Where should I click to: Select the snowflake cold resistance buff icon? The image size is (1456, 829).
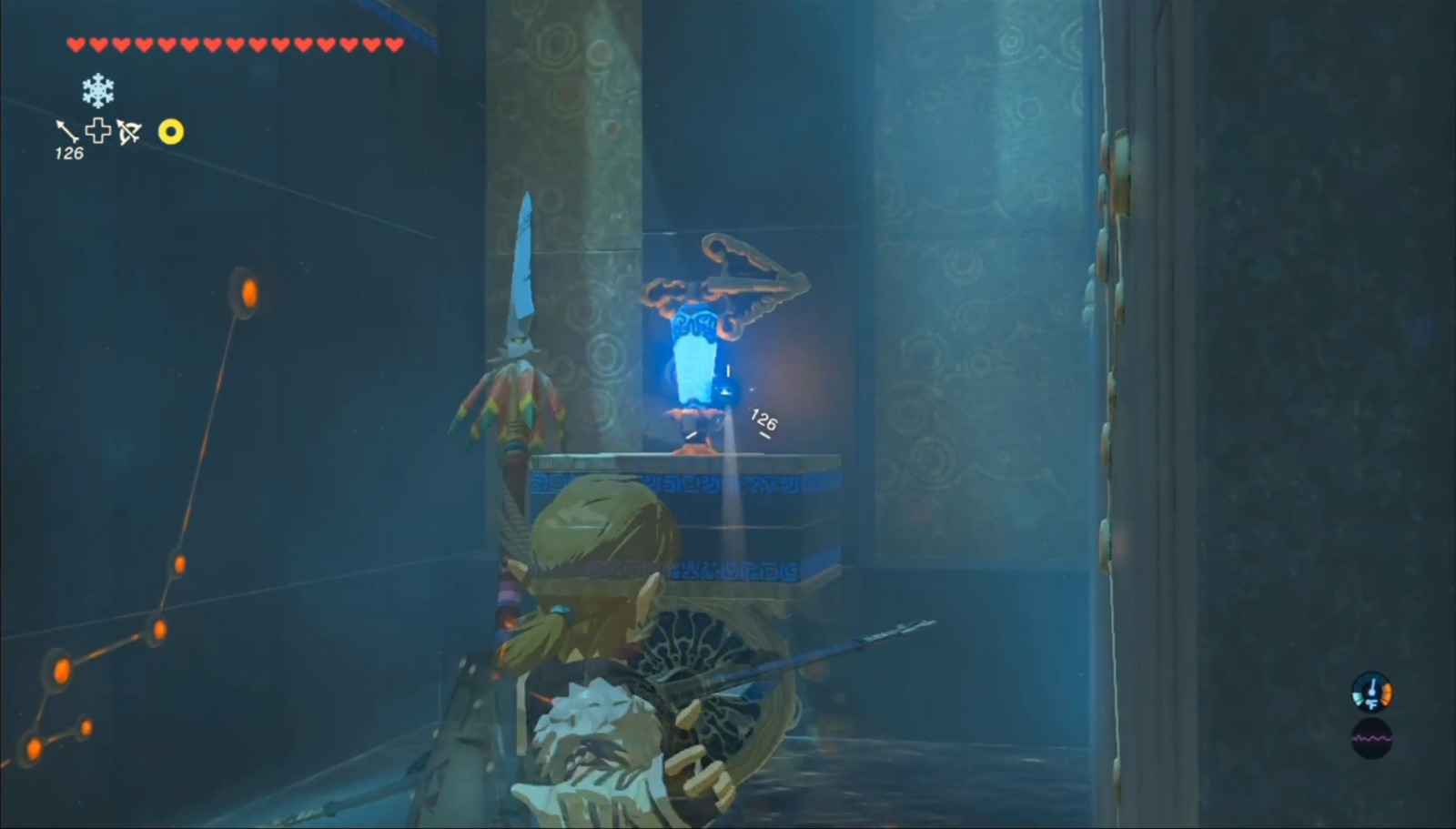(98, 91)
